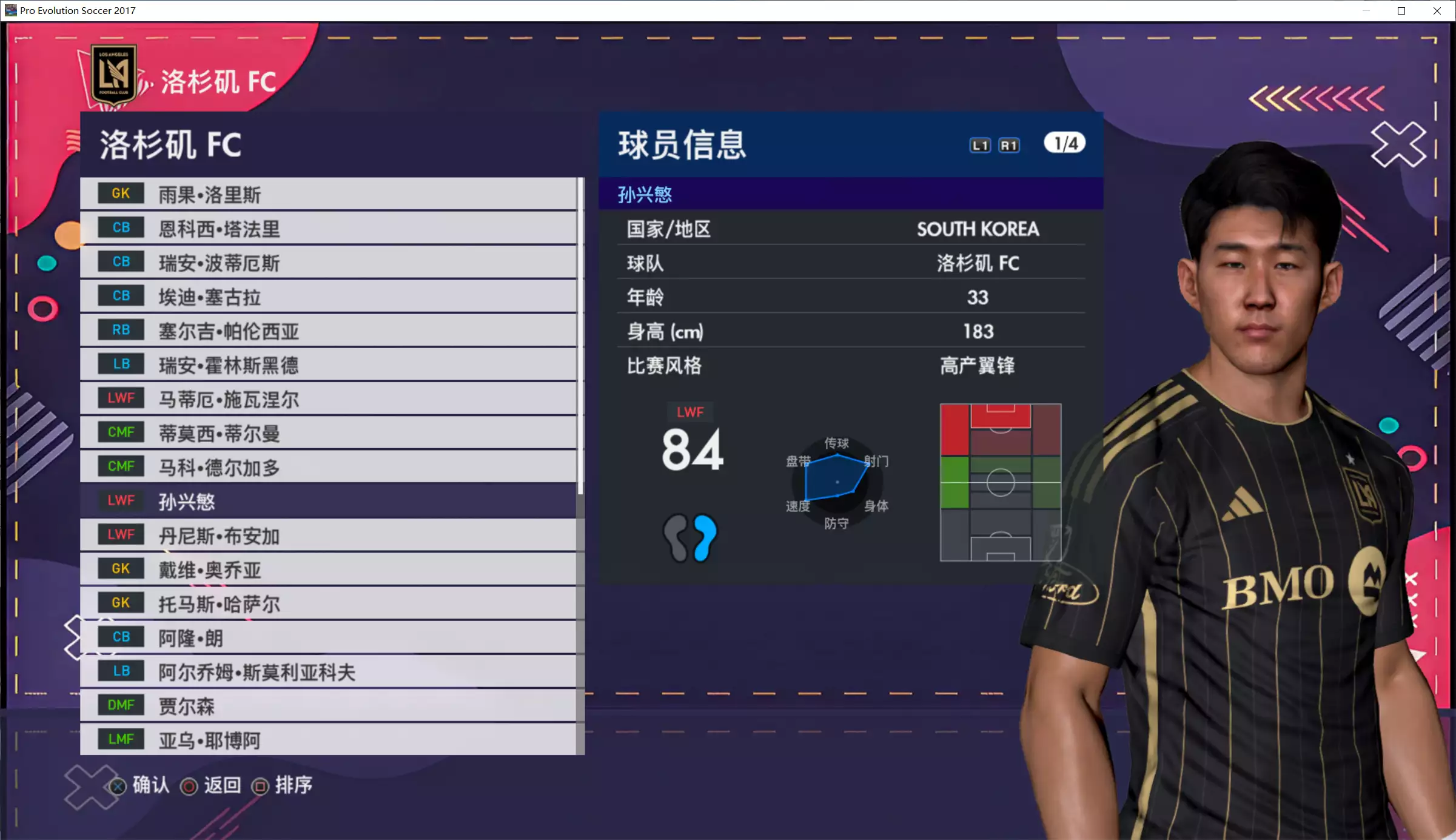Maximize the Pro Evolution Soccer window
Viewport: 1456px width, 840px height.
click(1401, 11)
